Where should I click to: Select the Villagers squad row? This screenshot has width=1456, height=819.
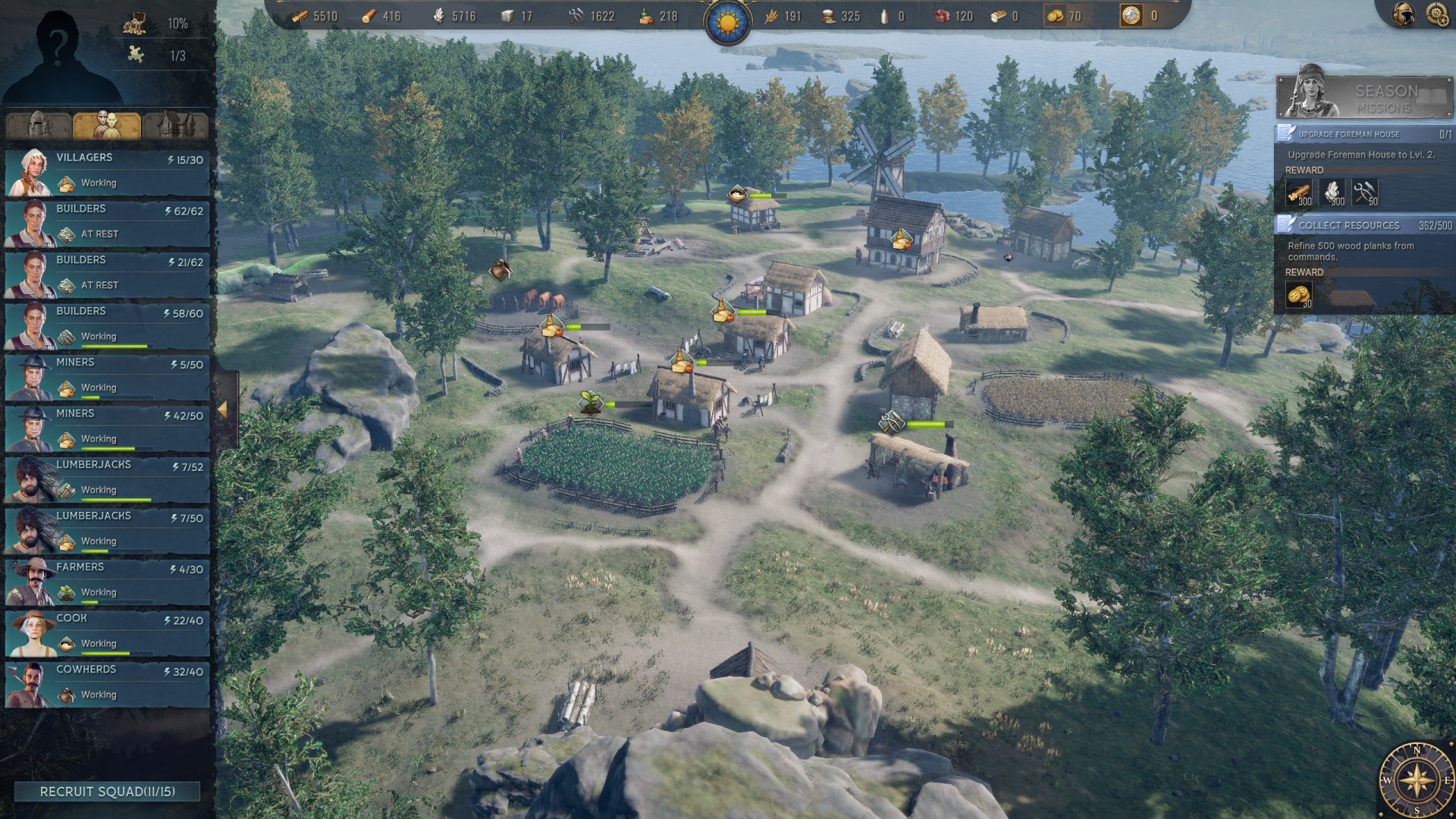(108, 171)
